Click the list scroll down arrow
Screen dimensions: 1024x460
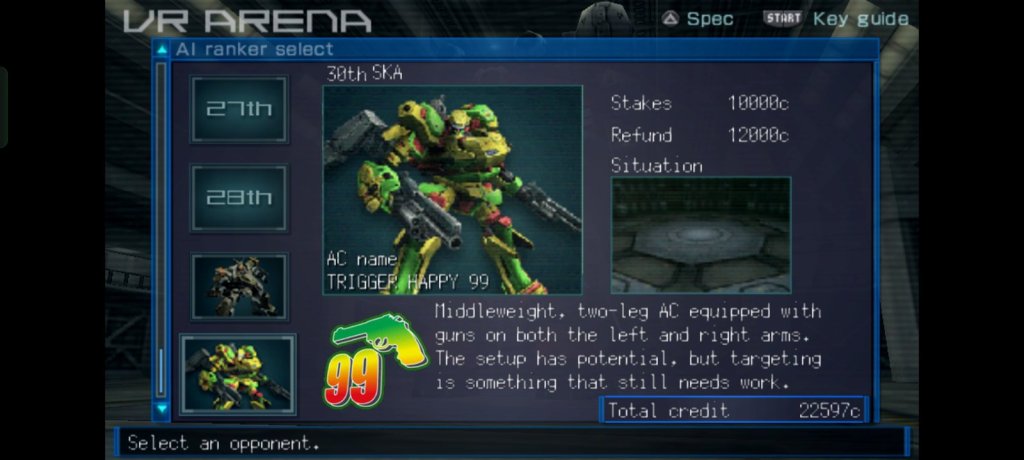pyautogui.click(x=161, y=408)
